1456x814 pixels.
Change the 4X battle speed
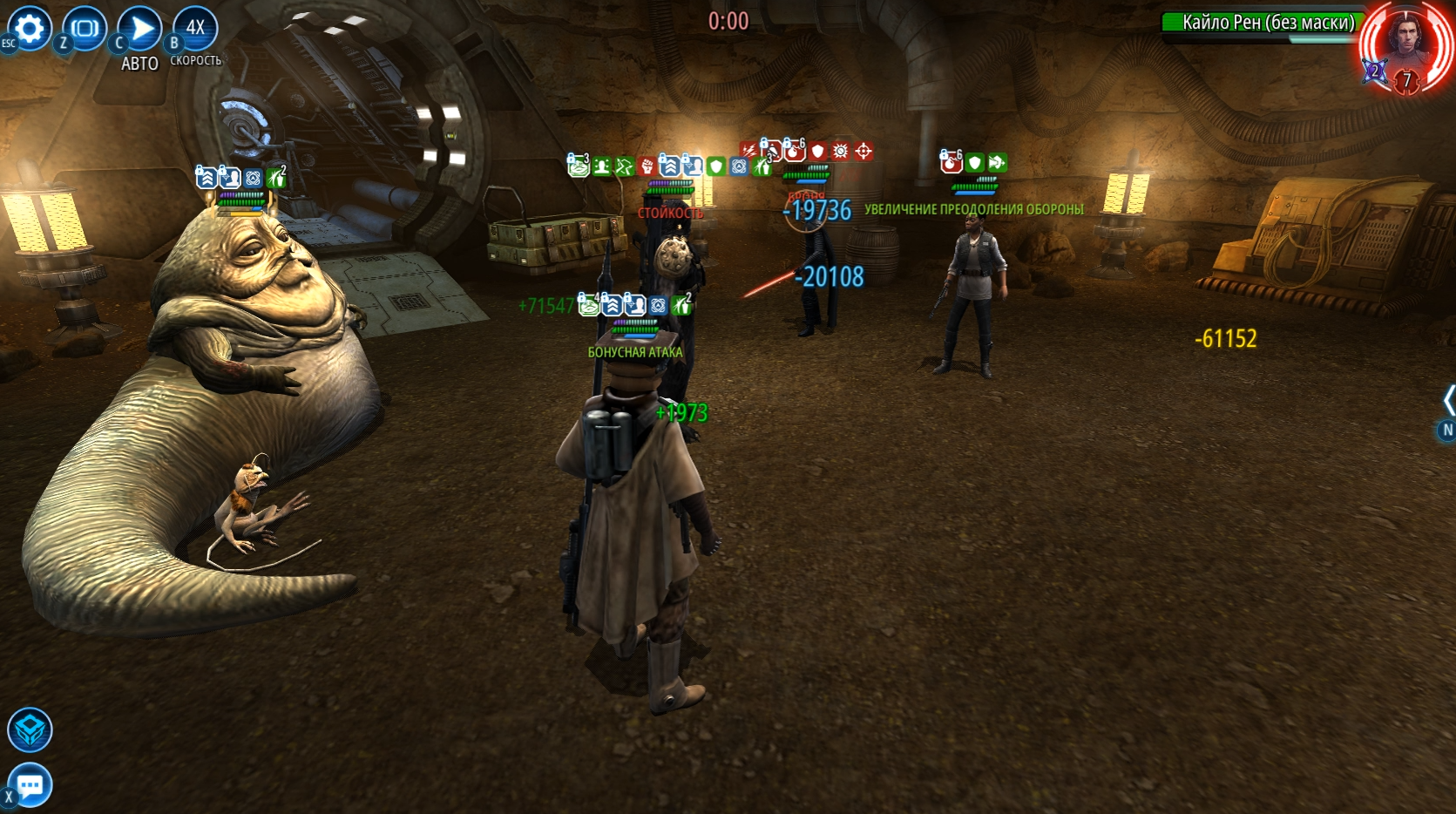click(195, 28)
